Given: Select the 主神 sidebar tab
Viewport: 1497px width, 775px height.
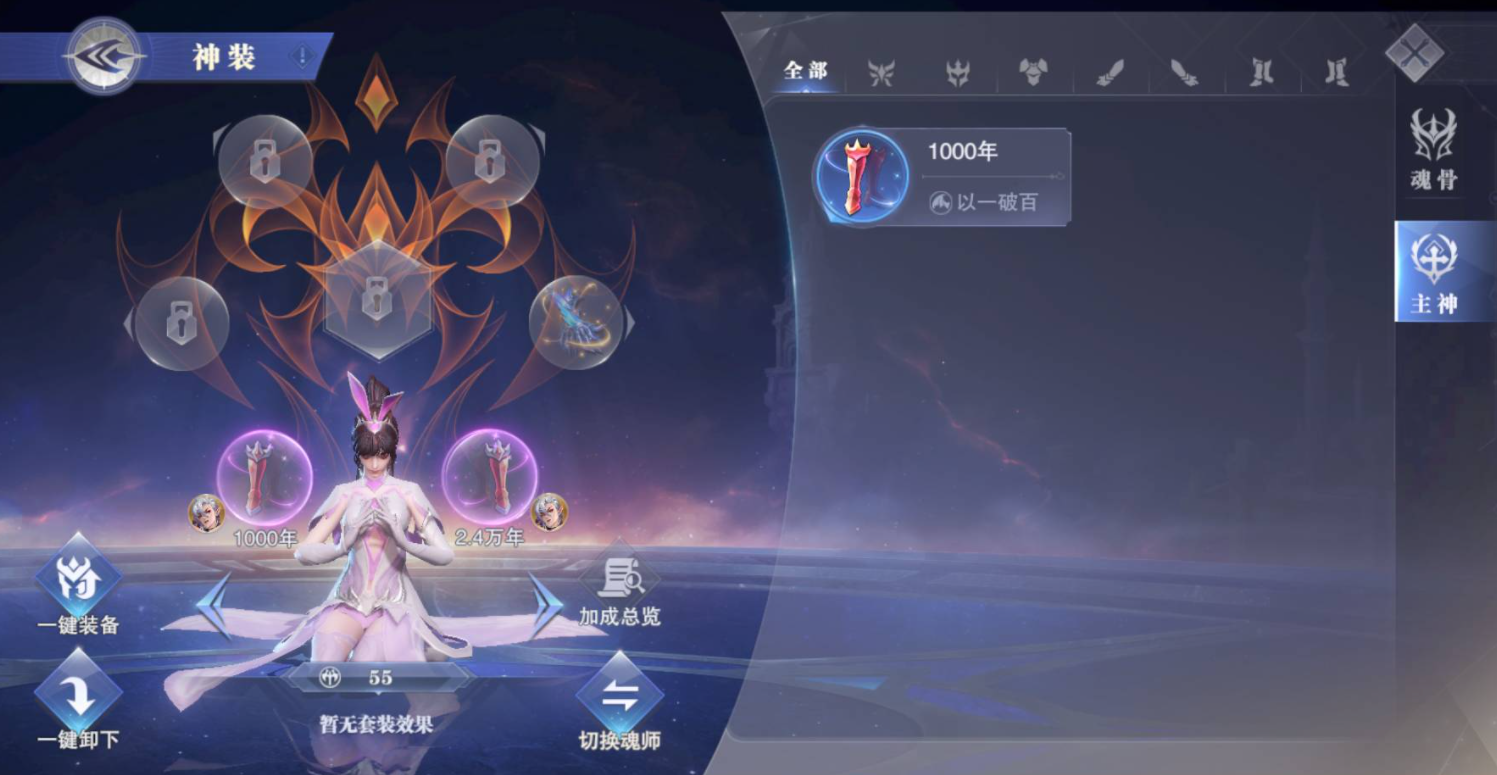Looking at the screenshot, I should click(x=1432, y=272).
